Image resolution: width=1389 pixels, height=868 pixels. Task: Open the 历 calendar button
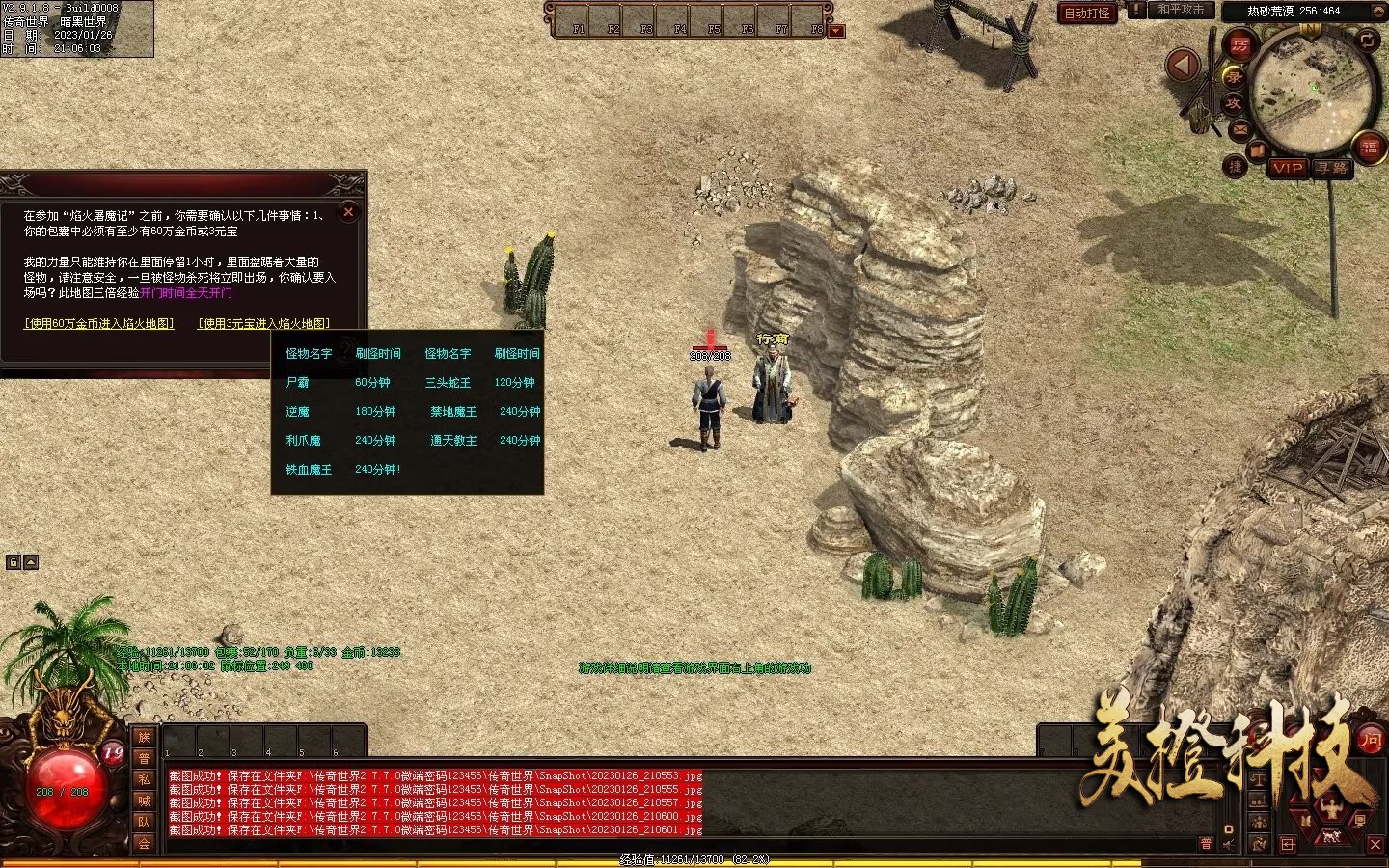(x=1239, y=45)
